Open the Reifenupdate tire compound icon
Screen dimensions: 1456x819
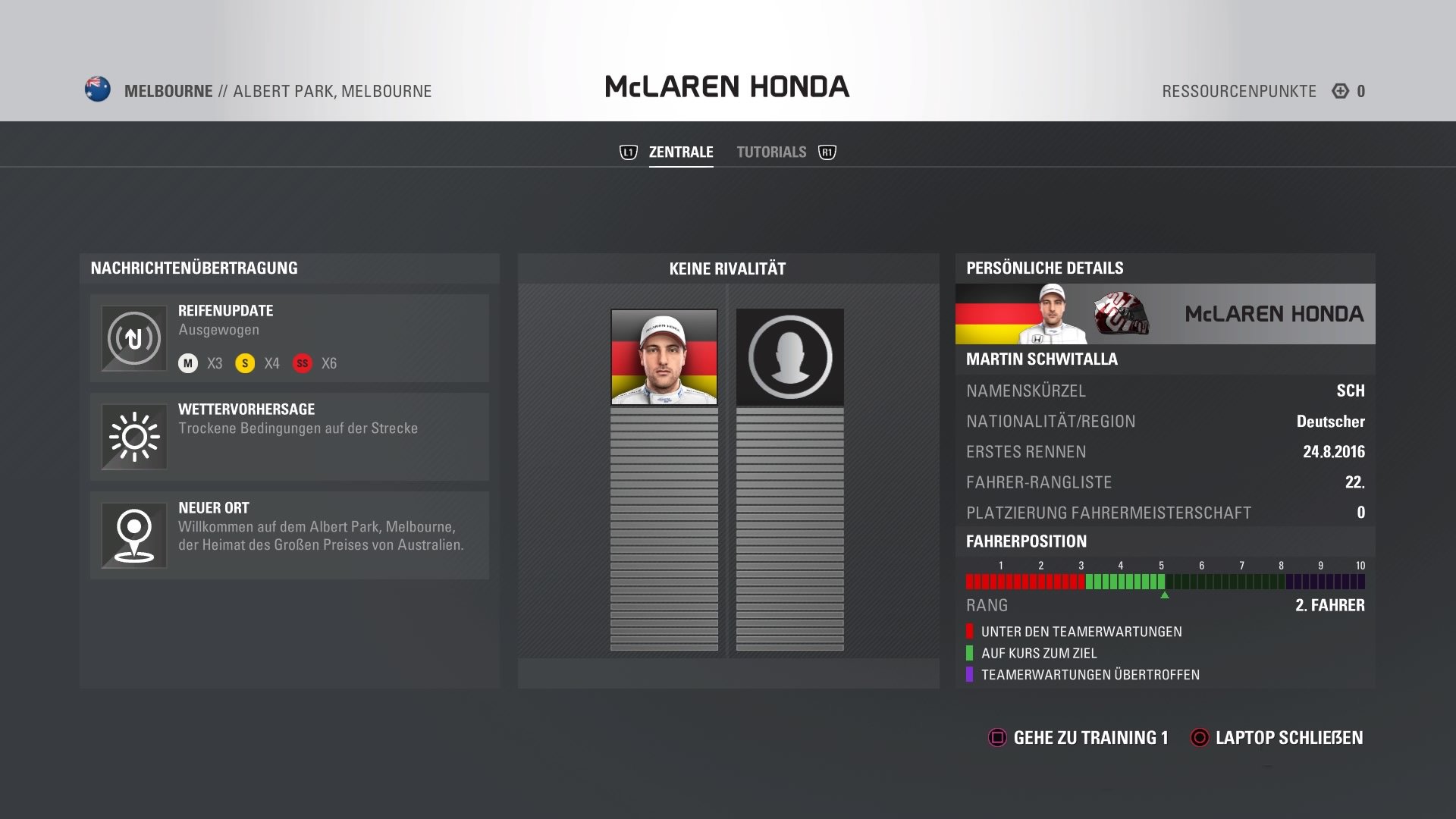[x=133, y=338]
